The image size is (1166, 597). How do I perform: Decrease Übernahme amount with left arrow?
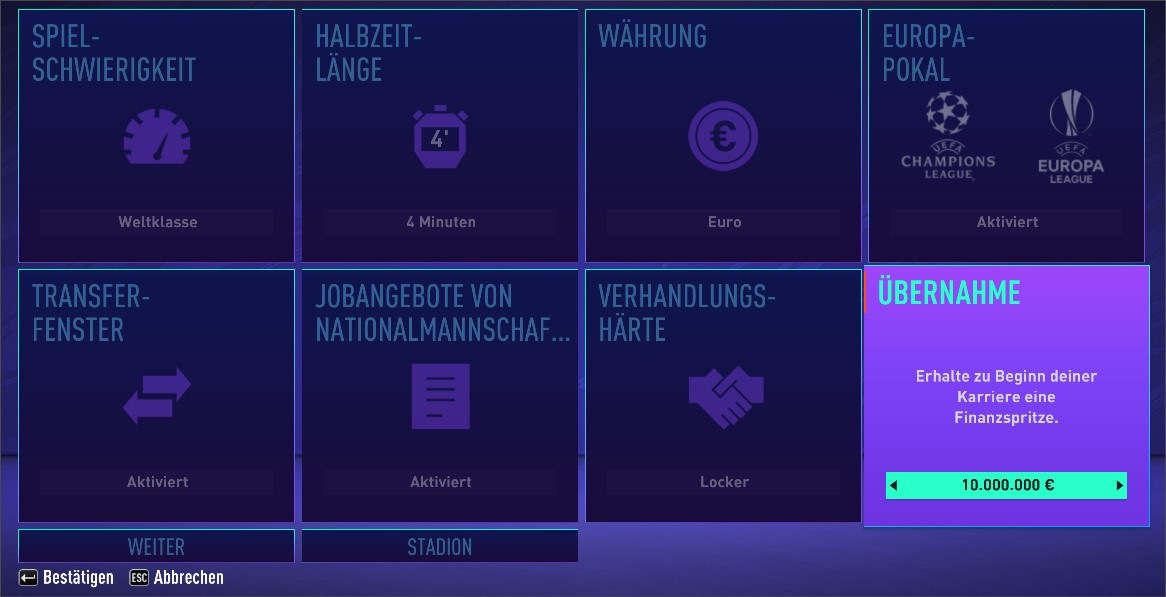(894, 486)
